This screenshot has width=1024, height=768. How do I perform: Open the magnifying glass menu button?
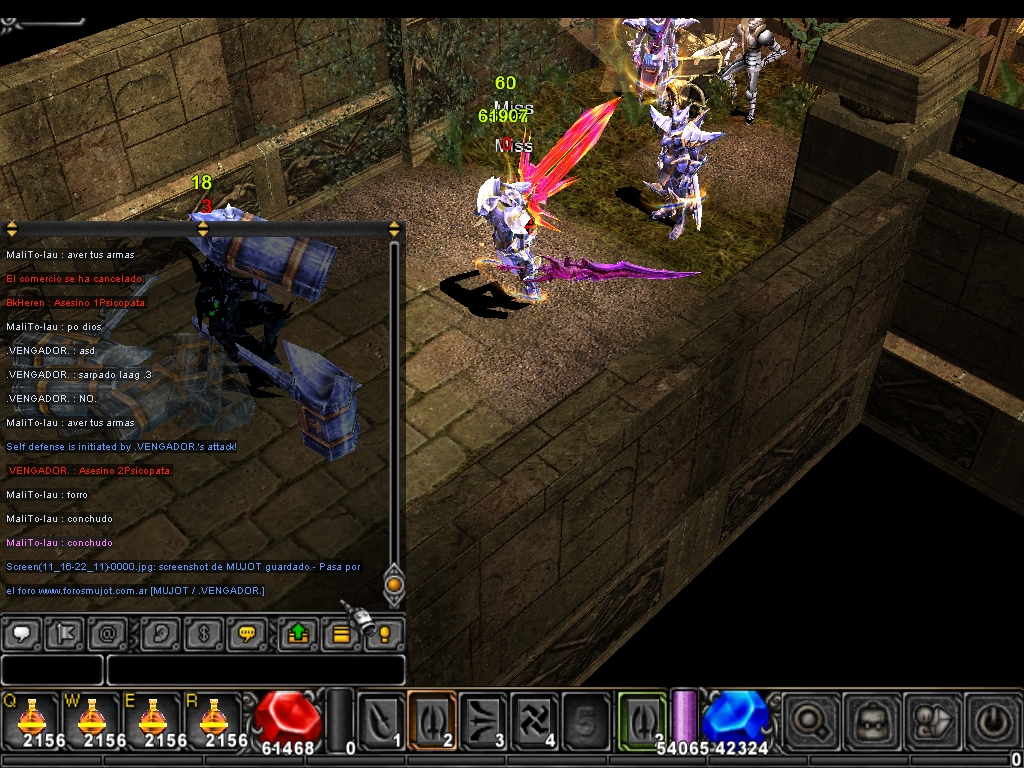(x=810, y=719)
